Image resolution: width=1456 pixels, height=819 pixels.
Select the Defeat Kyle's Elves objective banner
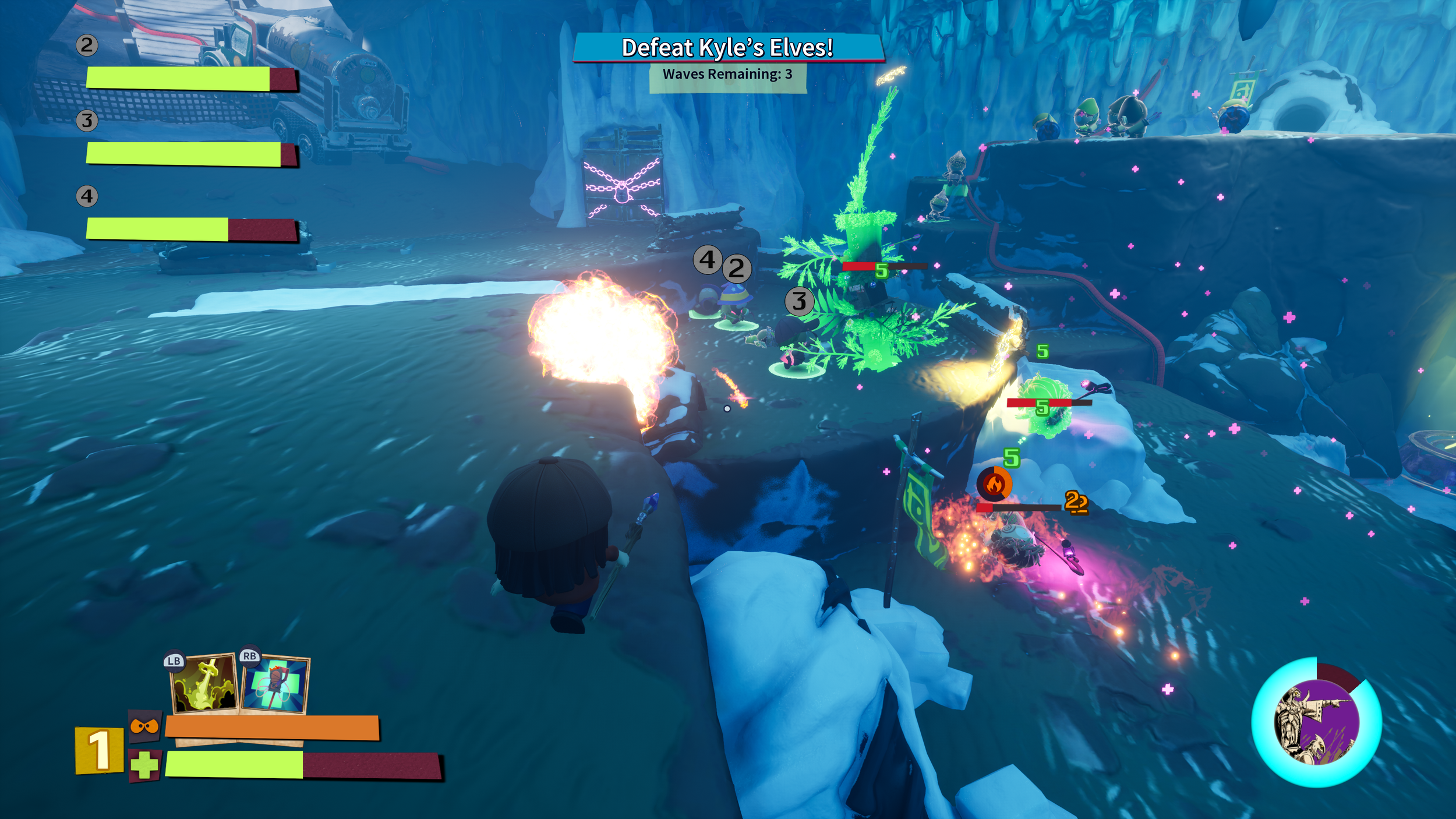(x=727, y=48)
